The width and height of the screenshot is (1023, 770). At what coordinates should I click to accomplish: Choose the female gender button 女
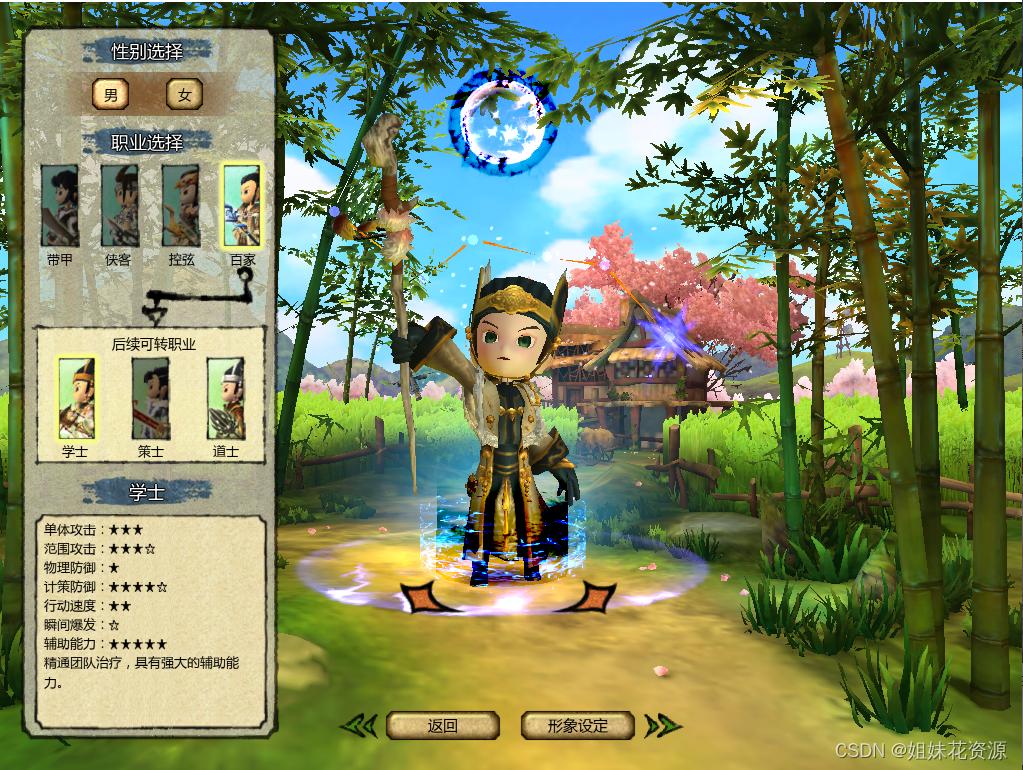[184, 94]
